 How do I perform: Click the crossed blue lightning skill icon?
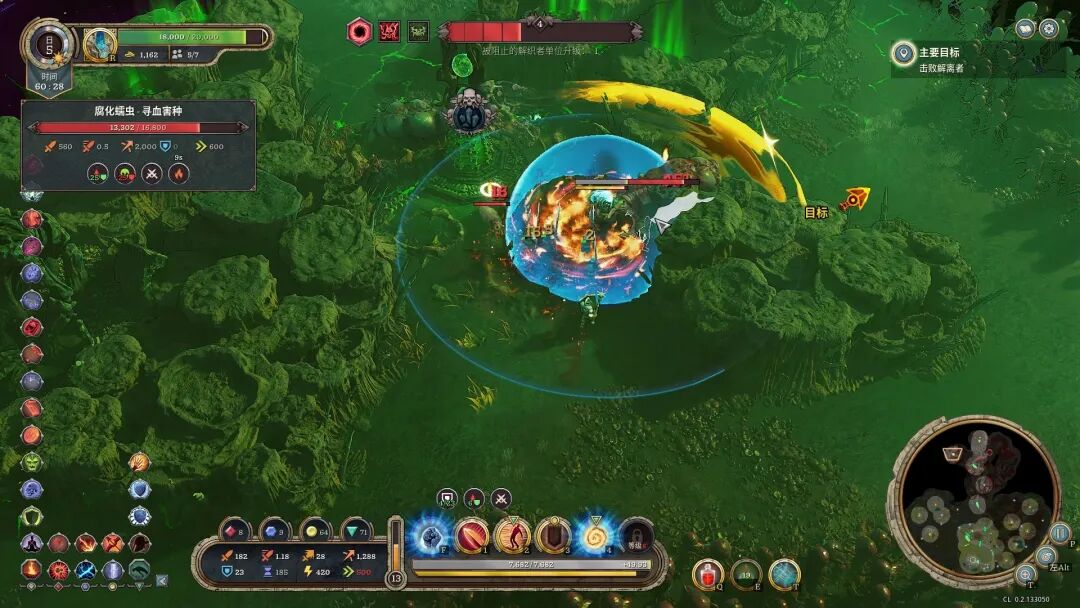point(86,570)
